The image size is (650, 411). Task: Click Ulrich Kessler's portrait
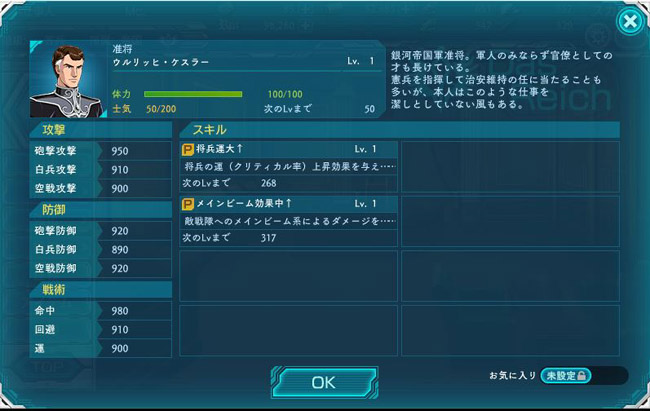click(68, 80)
